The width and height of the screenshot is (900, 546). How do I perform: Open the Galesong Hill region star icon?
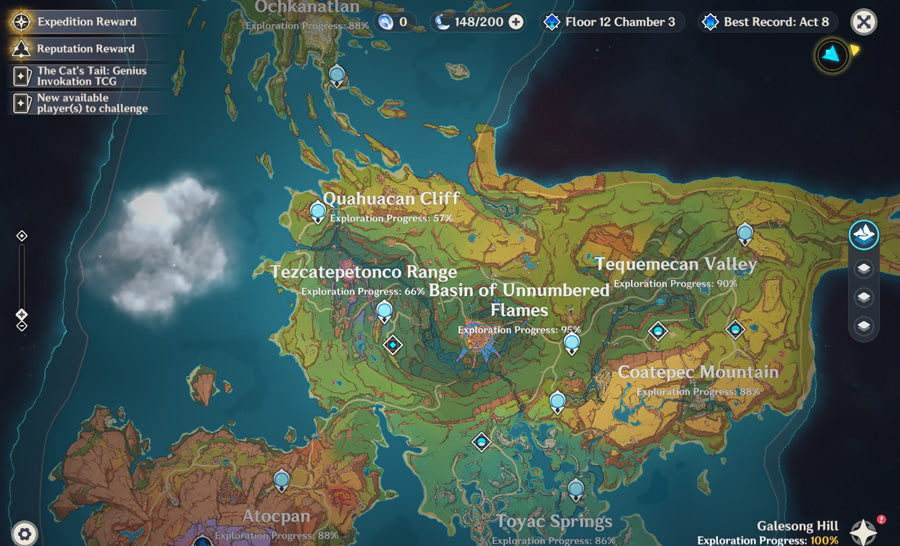click(x=864, y=530)
